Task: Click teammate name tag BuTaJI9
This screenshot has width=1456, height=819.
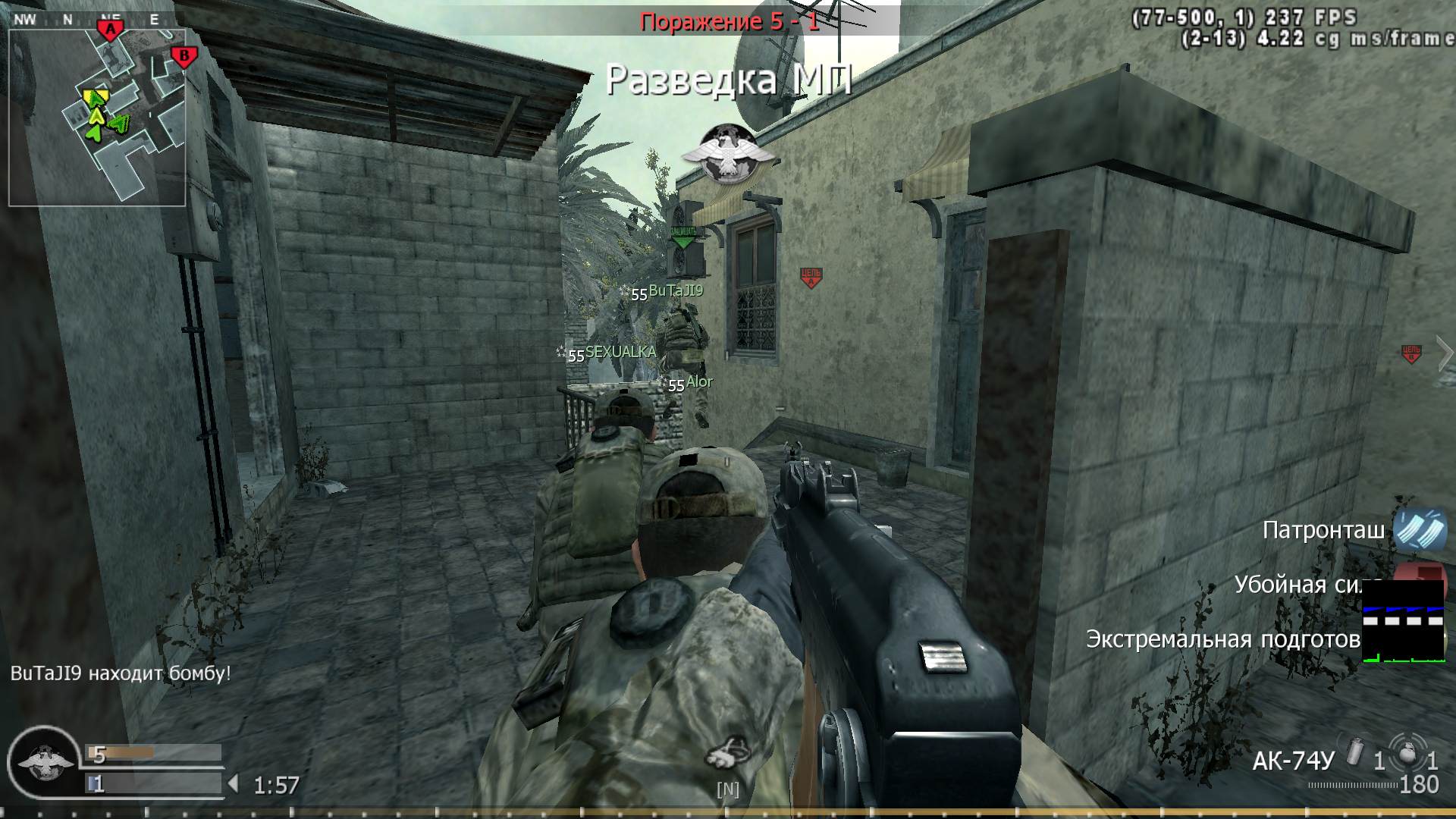Action: click(x=676, y=290)
